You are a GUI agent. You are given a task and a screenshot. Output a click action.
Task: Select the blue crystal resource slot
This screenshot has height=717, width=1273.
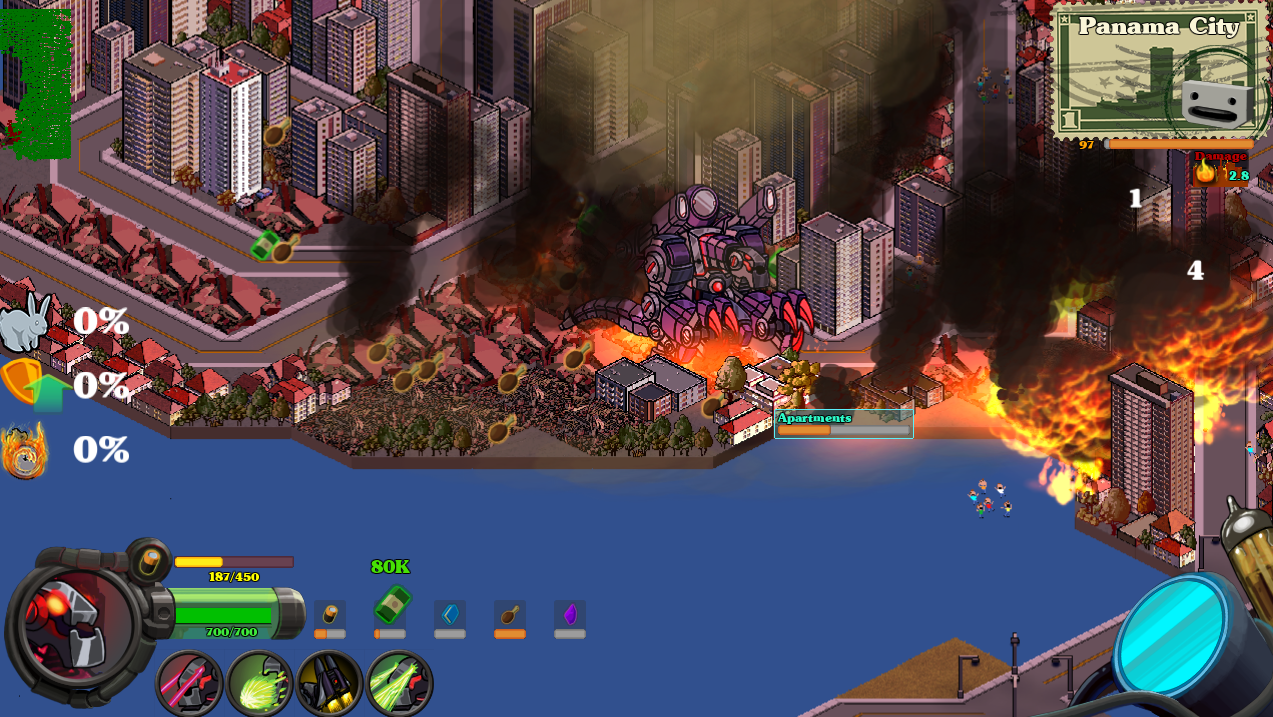(450, 615)
